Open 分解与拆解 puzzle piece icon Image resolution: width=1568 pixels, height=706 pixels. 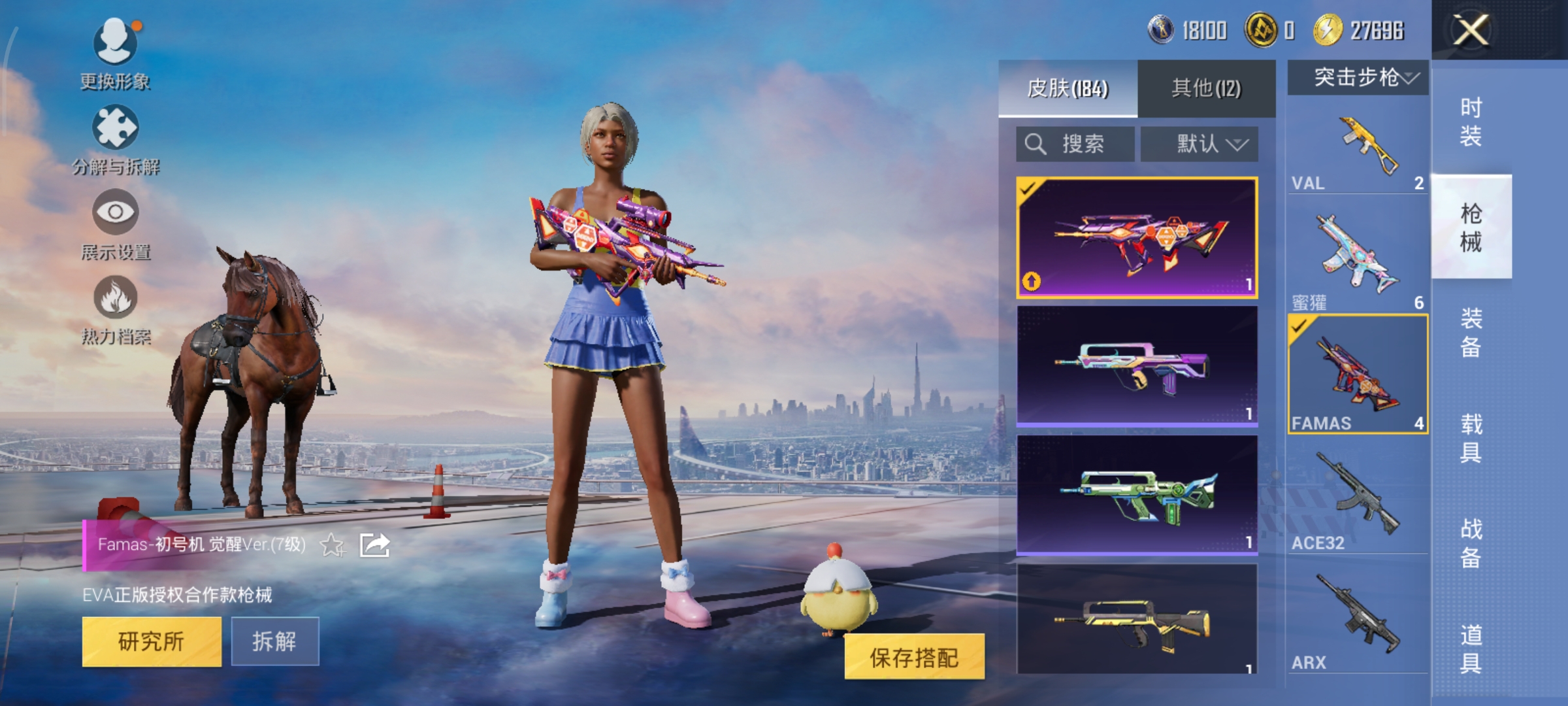116,128
